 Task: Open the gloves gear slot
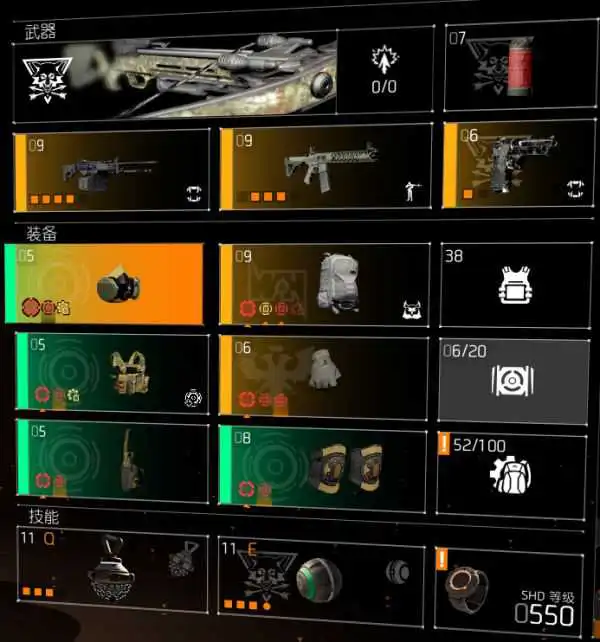[325, 375]
